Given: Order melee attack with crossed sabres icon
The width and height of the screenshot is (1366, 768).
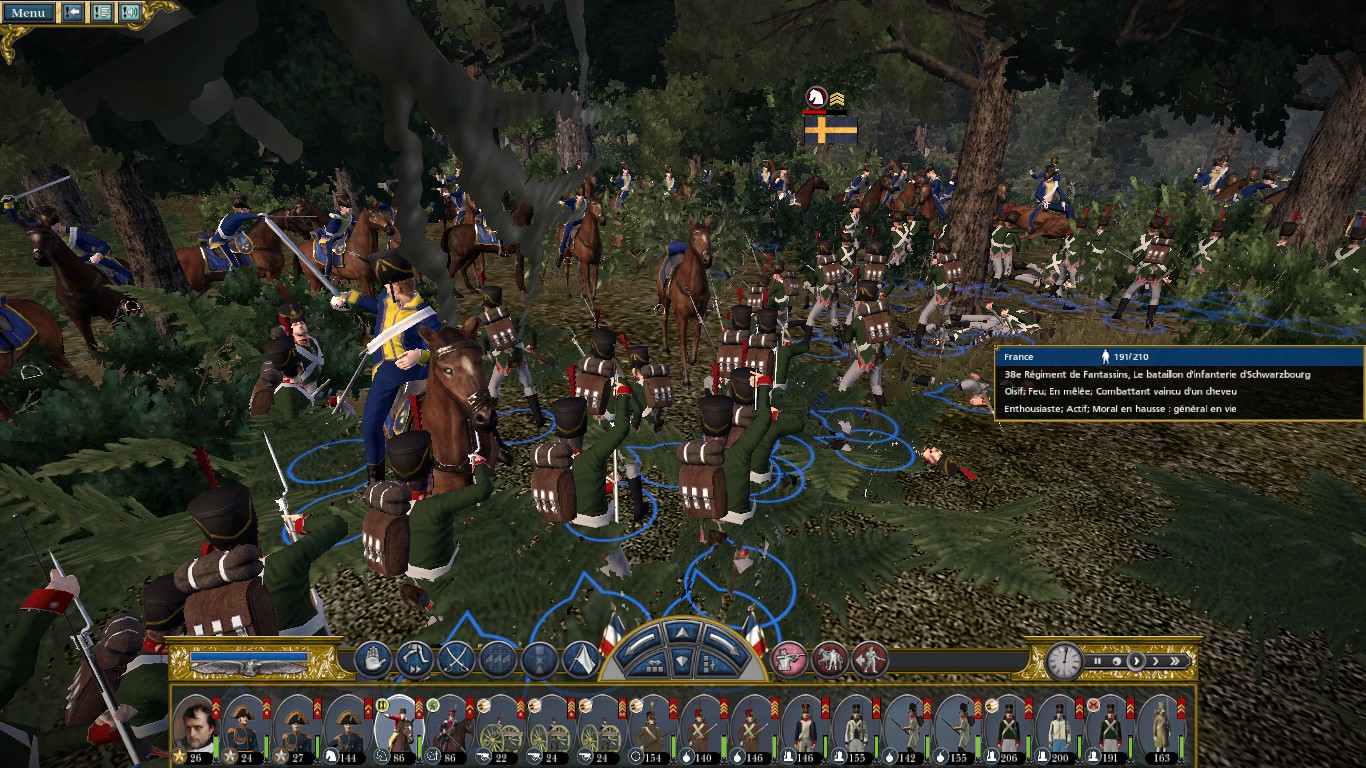Looking at the screenshot, I should (456, 659).
